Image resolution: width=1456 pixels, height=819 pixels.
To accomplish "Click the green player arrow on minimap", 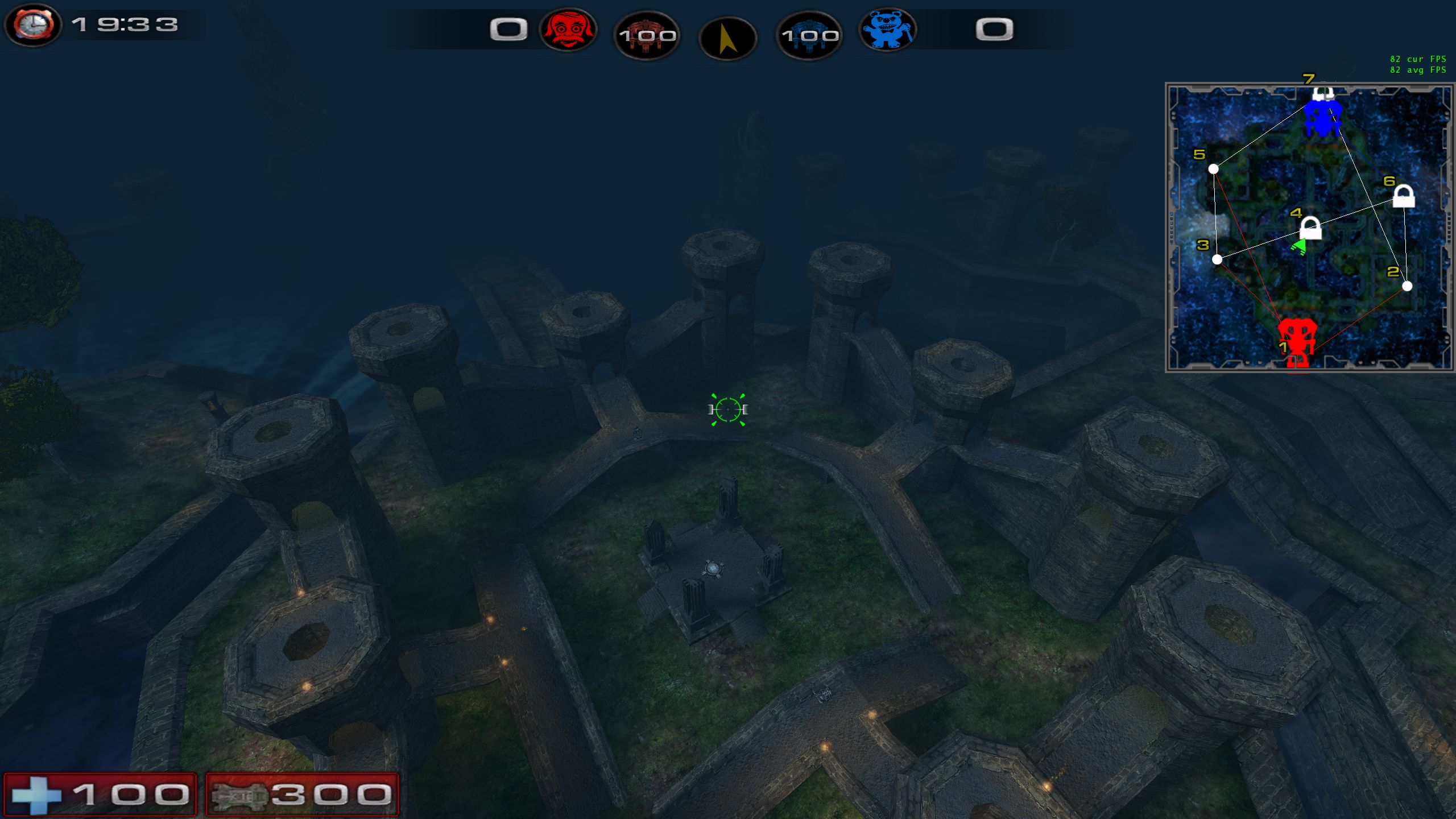I will [x=1299, y=247].
